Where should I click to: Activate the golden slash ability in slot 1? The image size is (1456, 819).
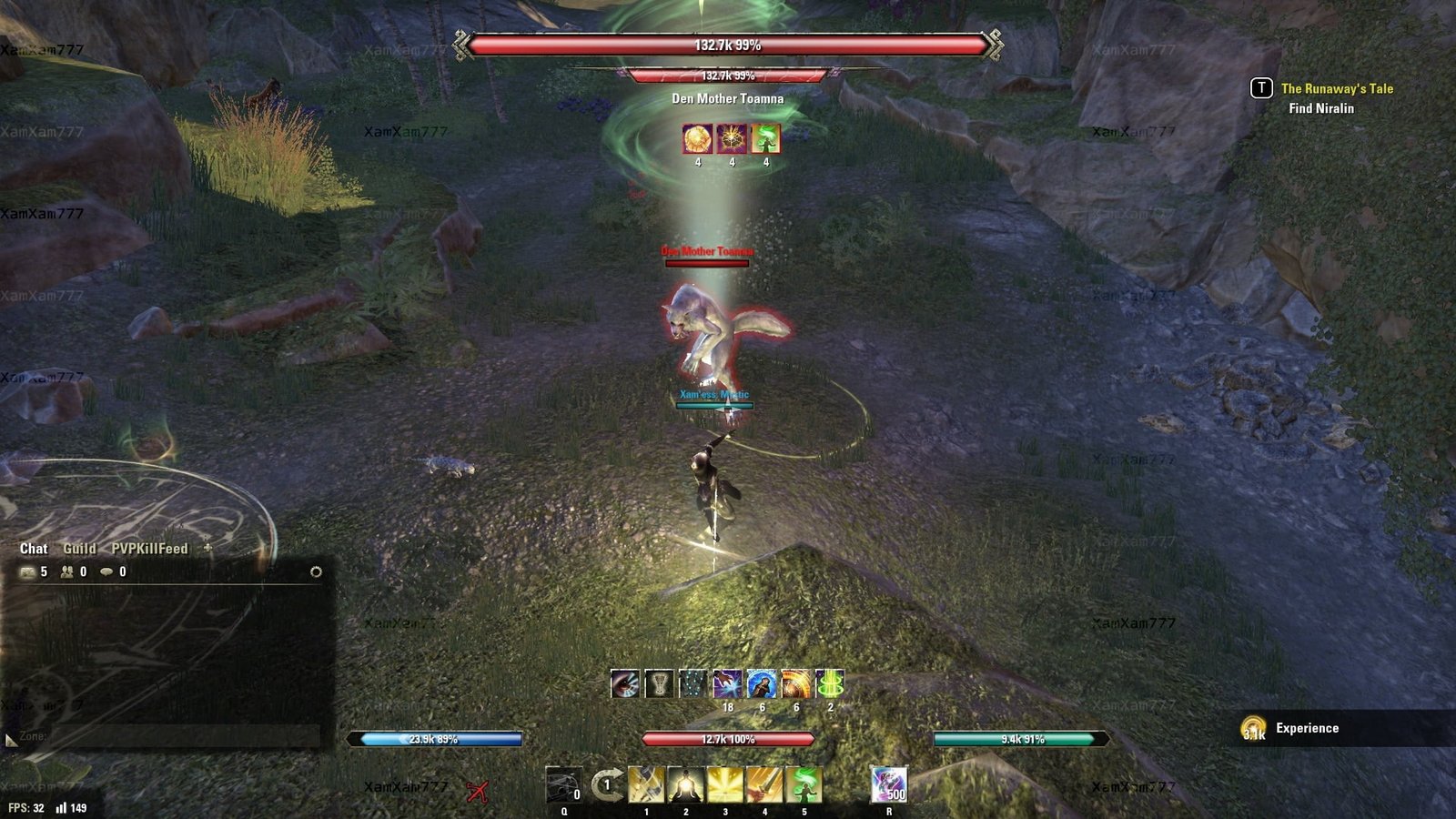click(x=646, y=784)
